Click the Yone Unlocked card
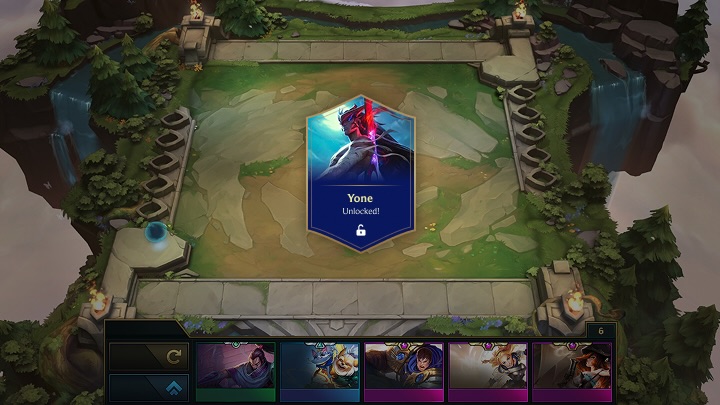 (360, 173)
